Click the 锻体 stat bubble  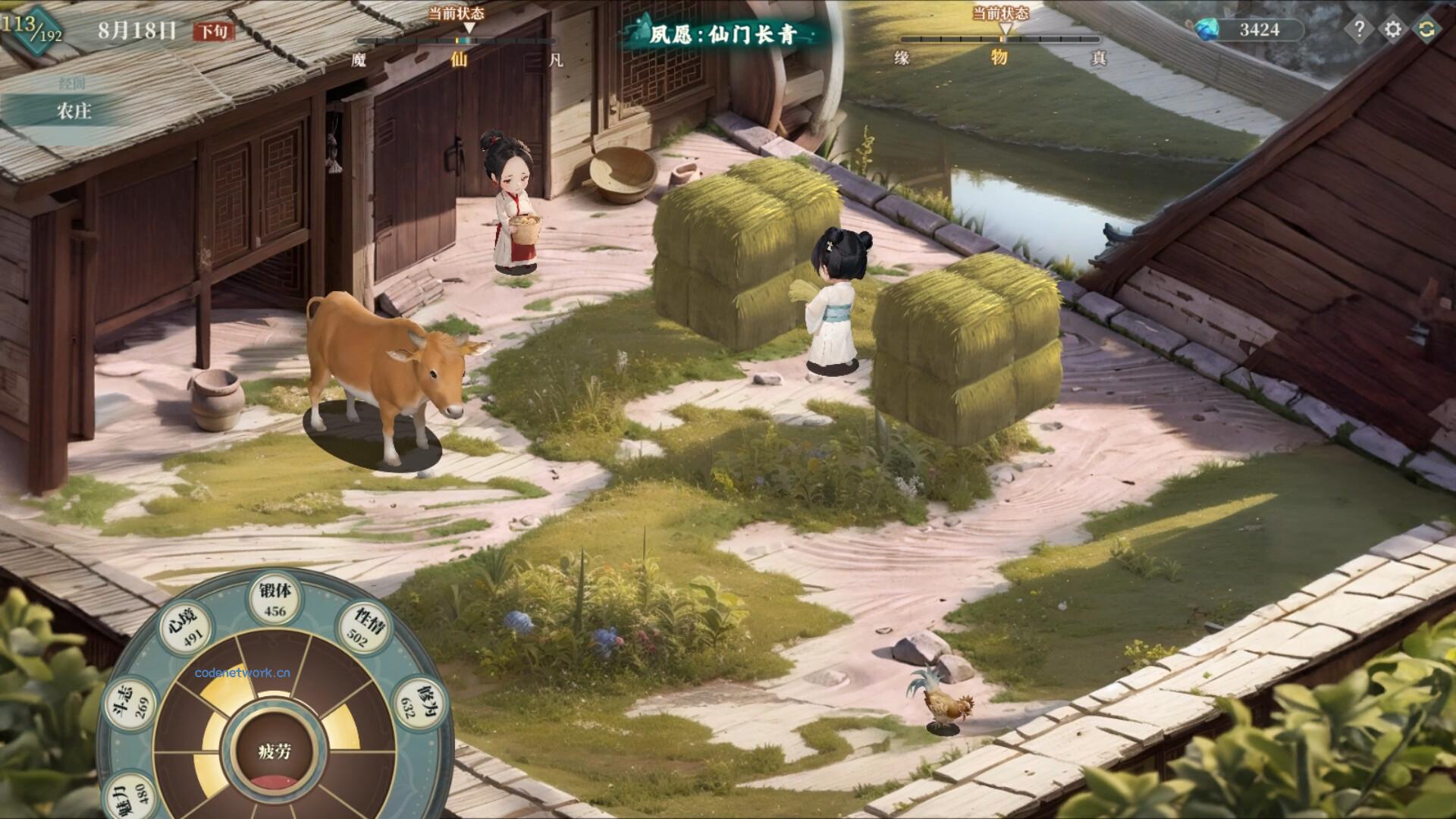pos(275,601)
